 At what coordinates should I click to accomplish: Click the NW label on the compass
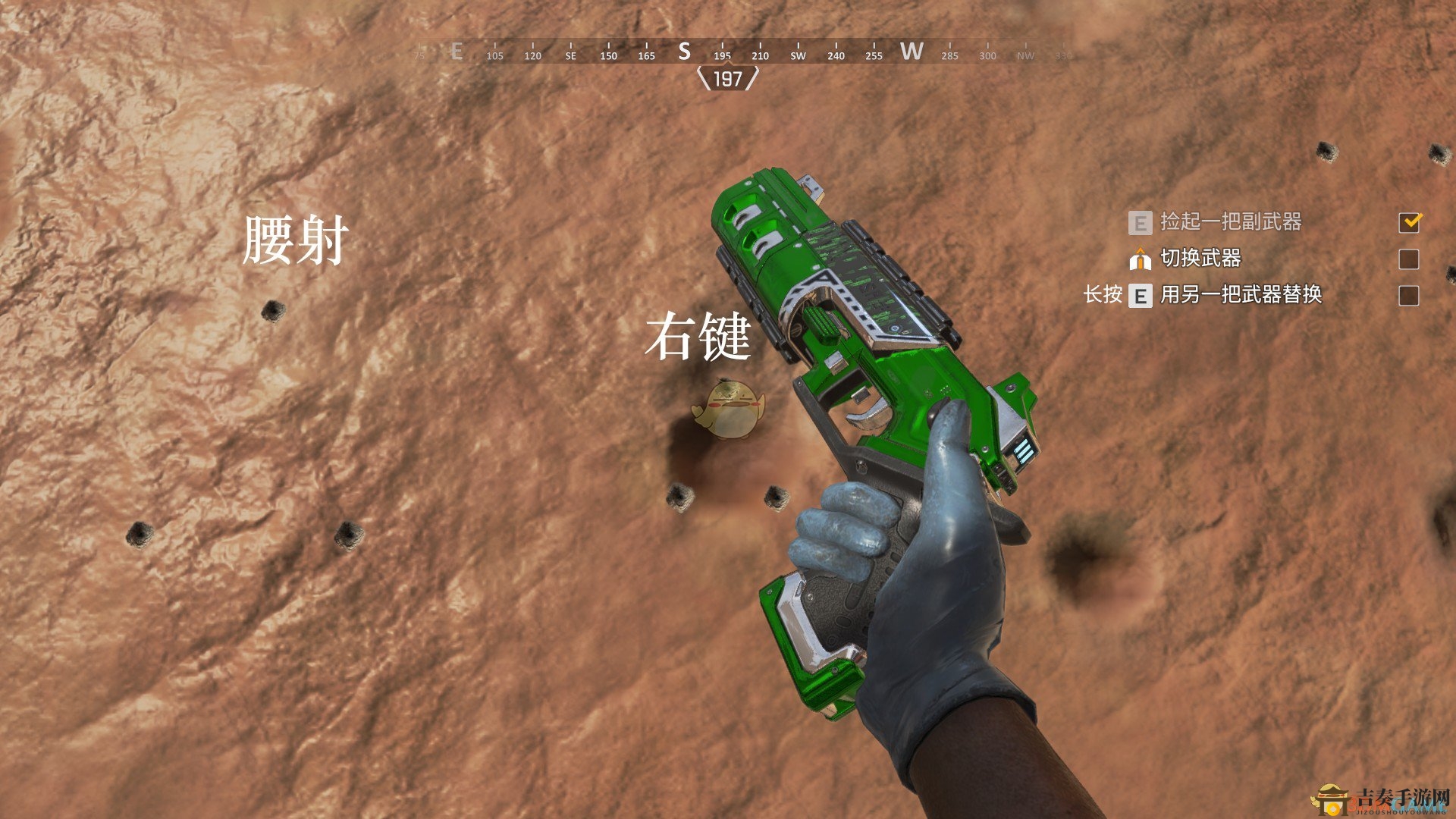pyautogui.click(x=1025, y=55)
